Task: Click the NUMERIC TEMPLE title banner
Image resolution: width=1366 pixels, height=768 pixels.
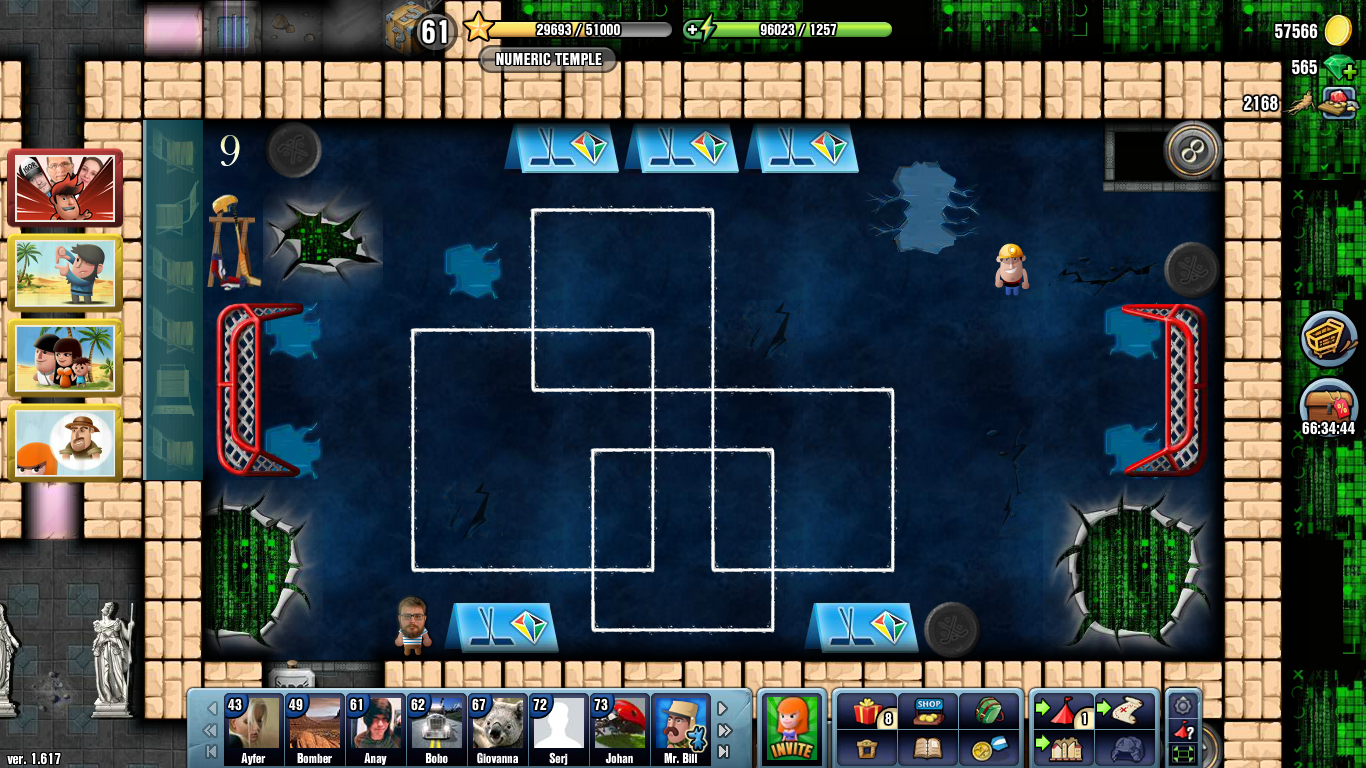Action: [x=546, y=60]
